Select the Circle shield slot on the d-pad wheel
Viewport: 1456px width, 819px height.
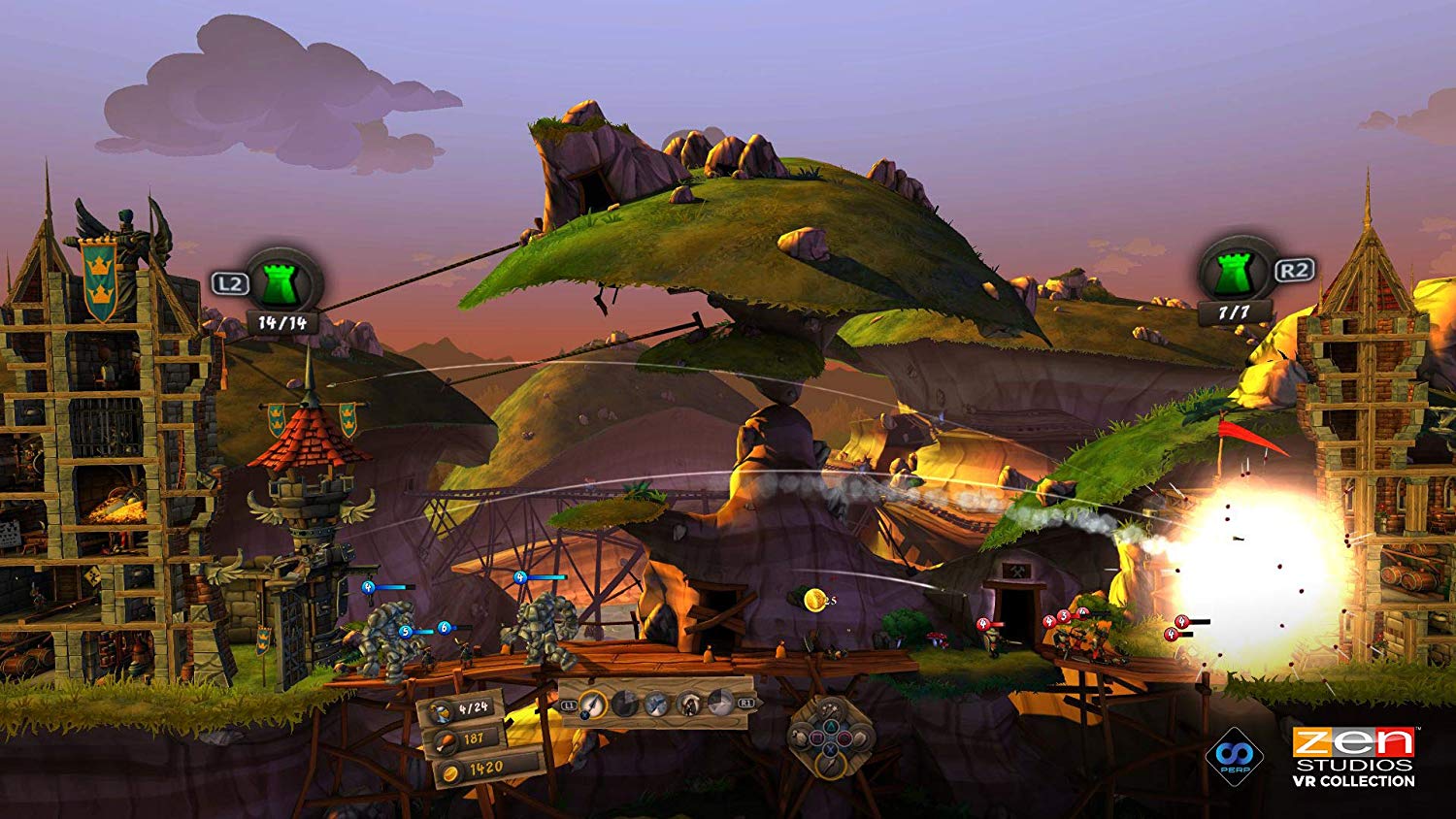coord(844,737)
